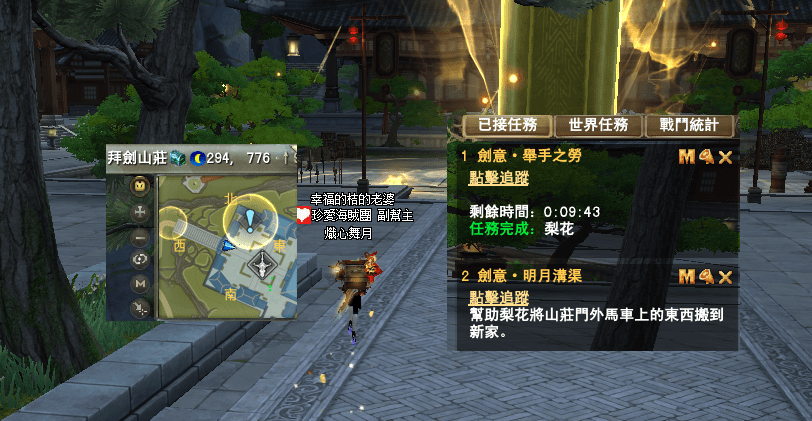The height and width of the screenshot is (421, 812).
Task: Click the circular arrows button beside the minimap
Action: point(141,260)
